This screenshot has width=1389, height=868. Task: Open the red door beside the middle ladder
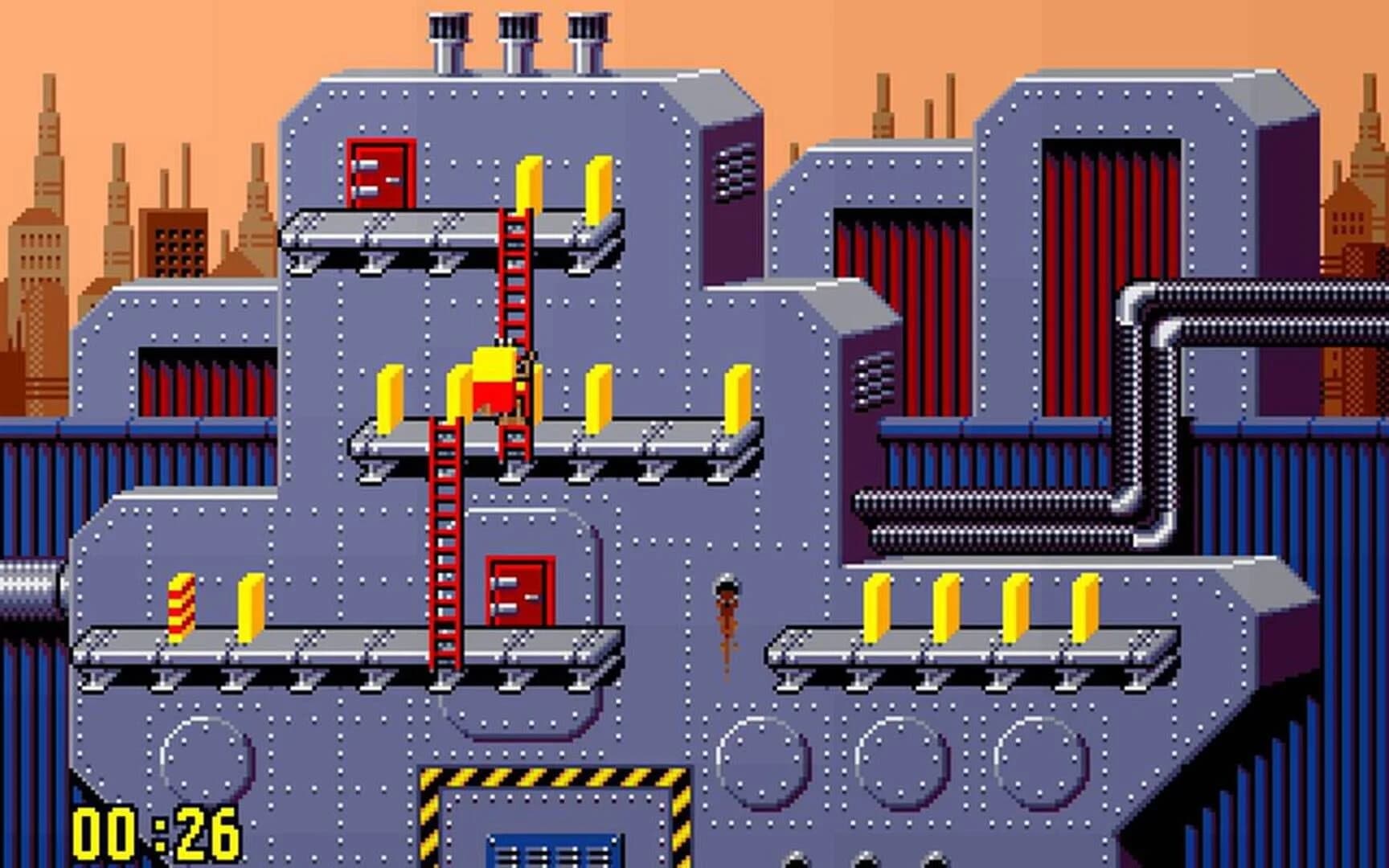(x=518, y=591)
